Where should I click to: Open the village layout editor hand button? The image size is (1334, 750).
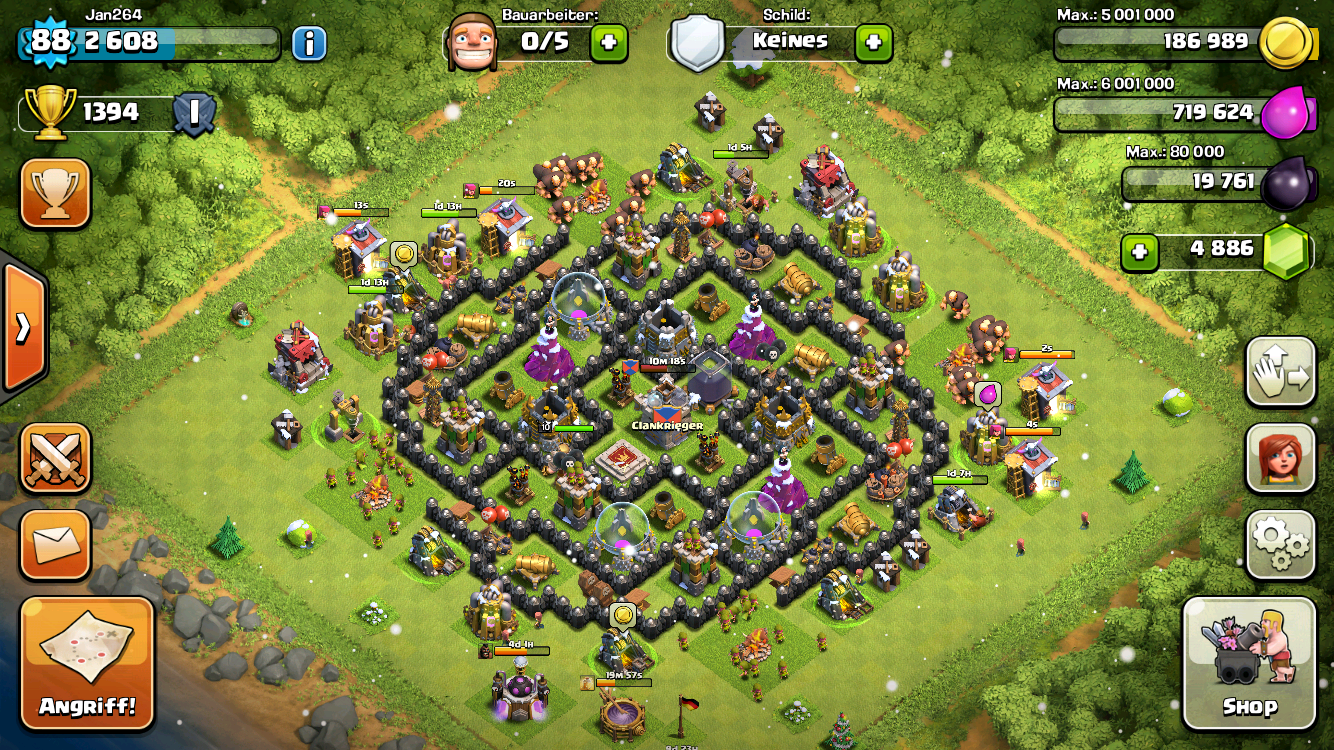[1280, 372]
